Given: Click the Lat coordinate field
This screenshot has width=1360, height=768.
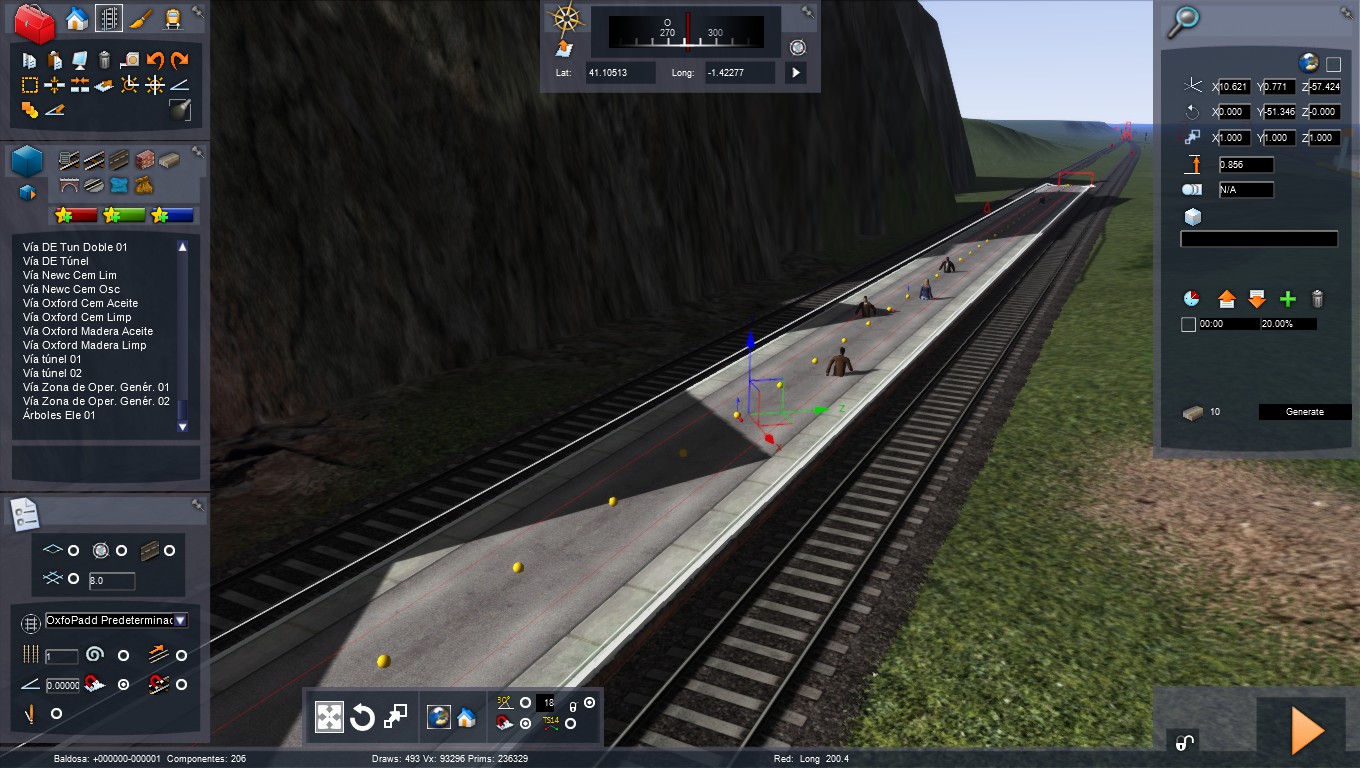Looking at the screenshot, I should click(x=621, y=73).
